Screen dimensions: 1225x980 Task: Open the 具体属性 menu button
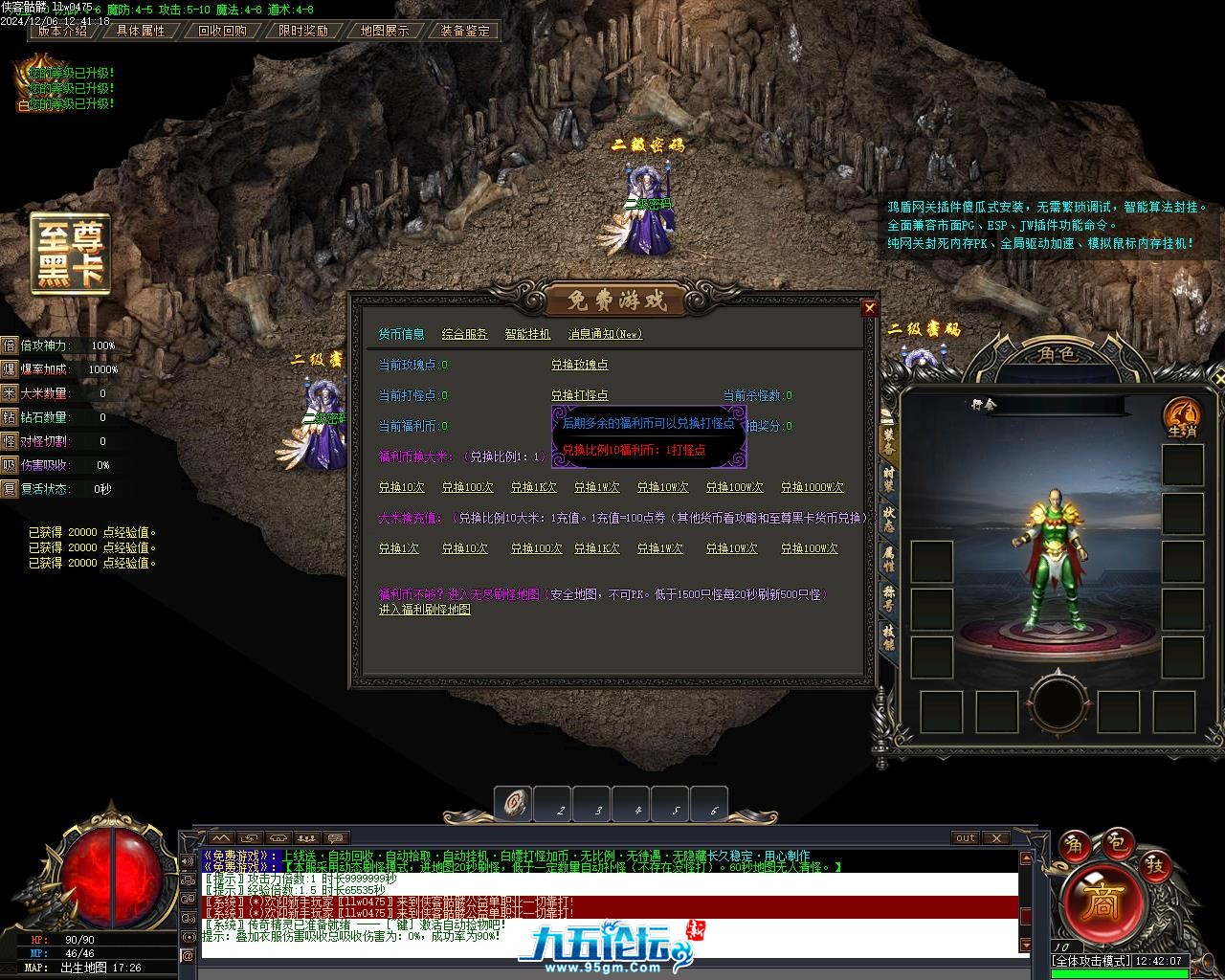click(141, 31)
